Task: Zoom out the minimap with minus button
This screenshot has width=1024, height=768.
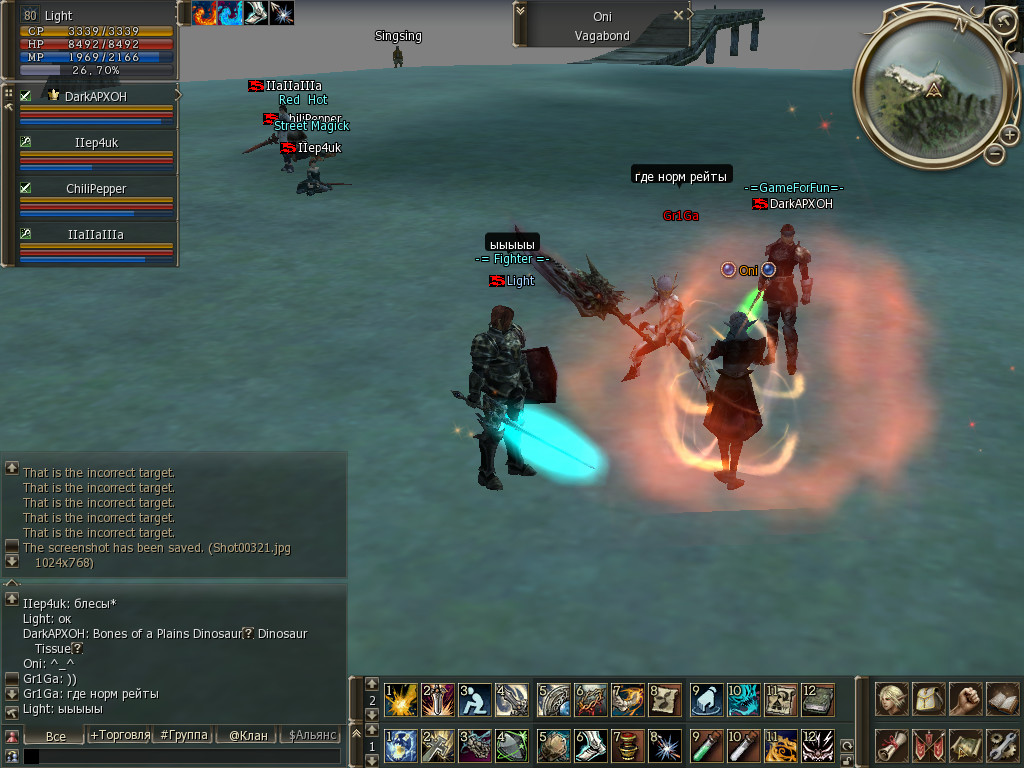Action: (994, 153)
